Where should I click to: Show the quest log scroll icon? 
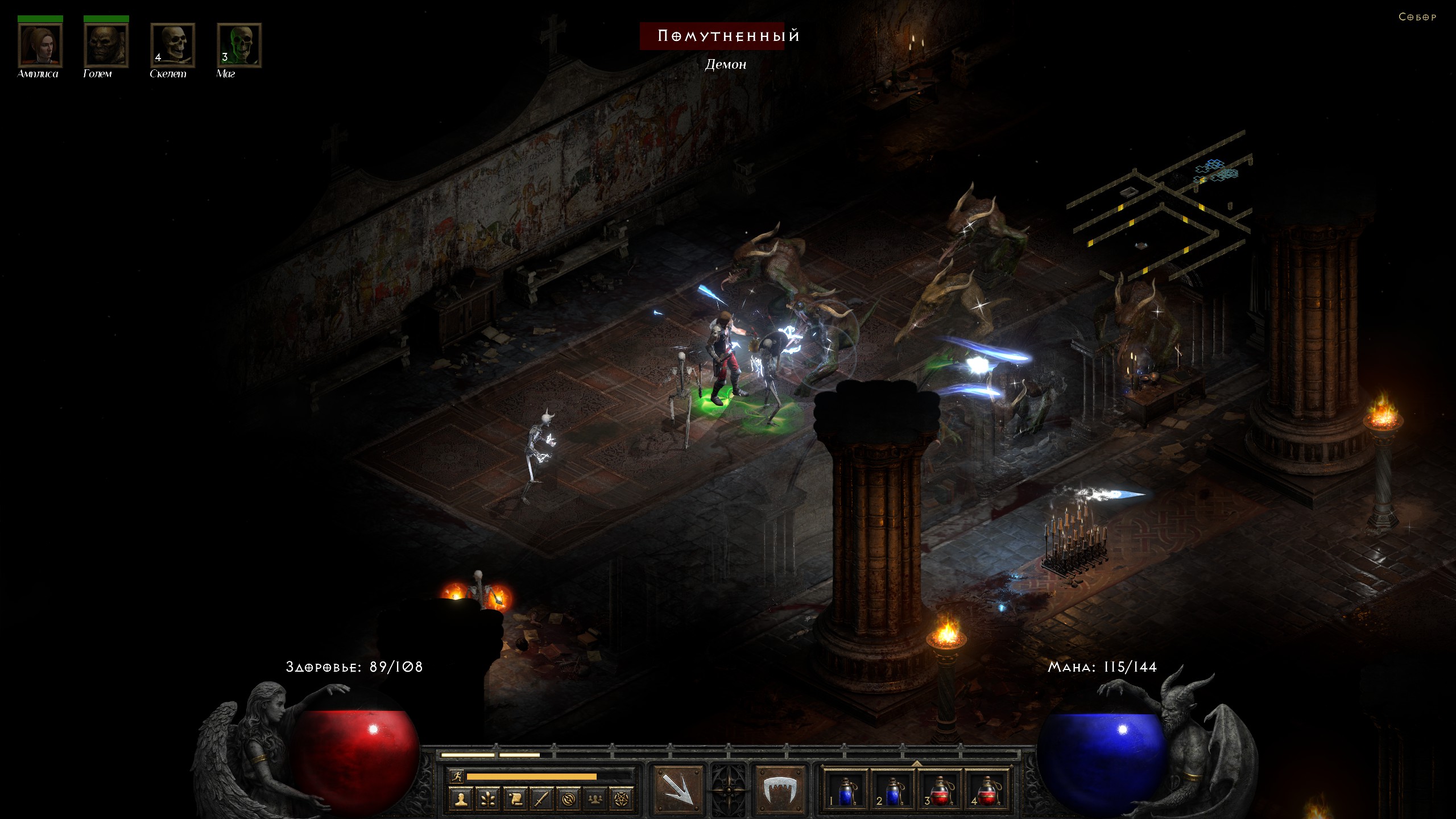(515, 799)
